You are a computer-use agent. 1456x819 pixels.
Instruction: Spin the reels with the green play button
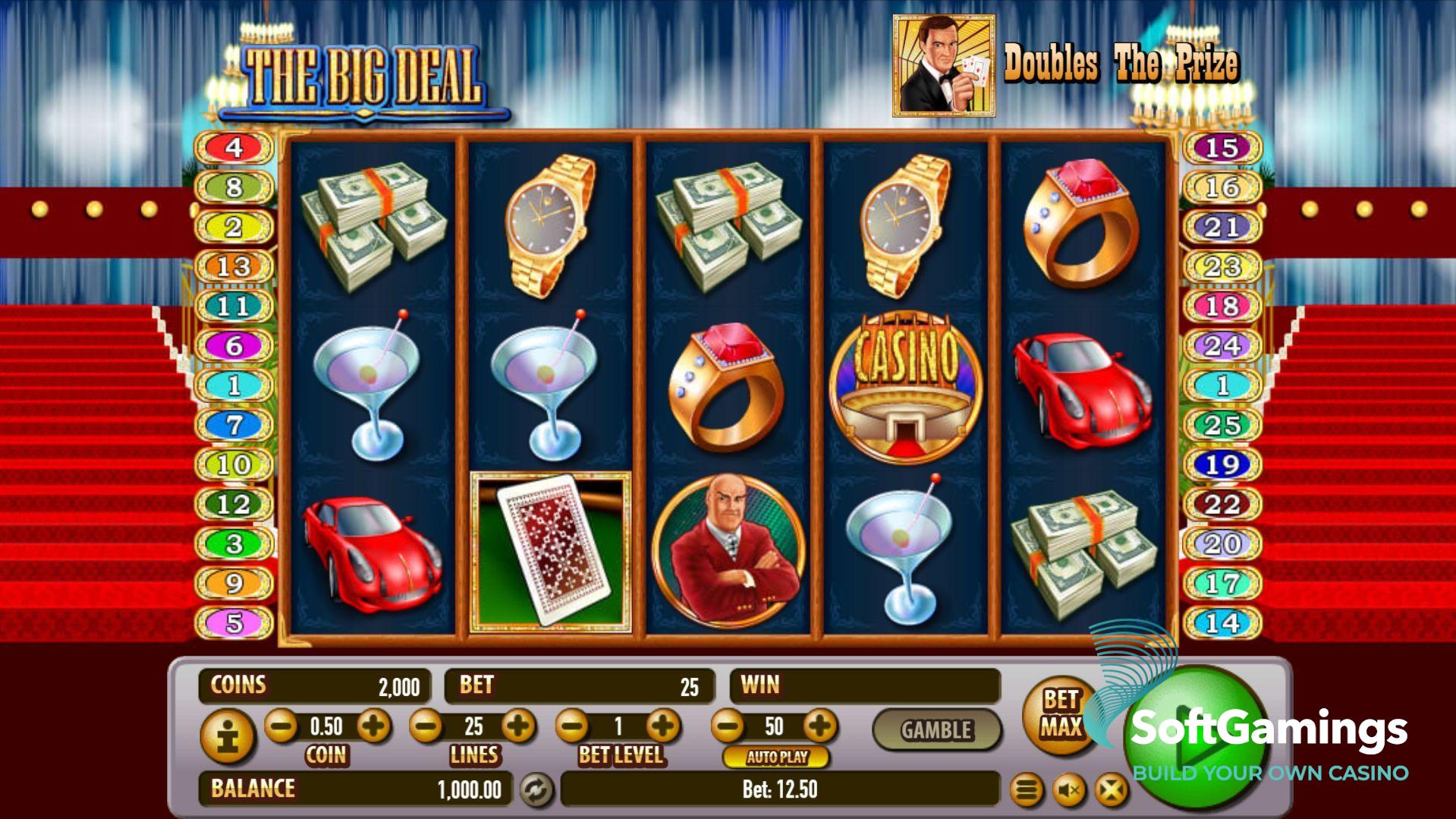pyautogui.click(x=1195, y=740)
